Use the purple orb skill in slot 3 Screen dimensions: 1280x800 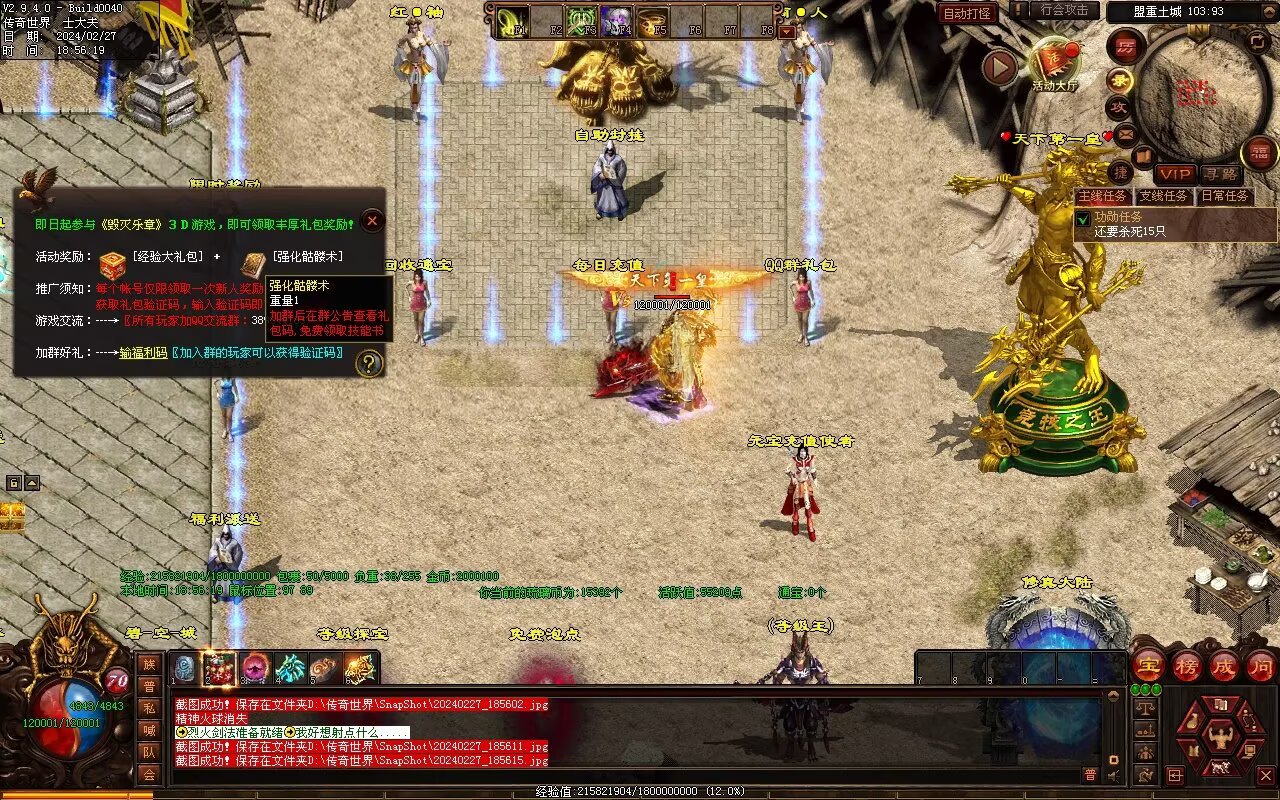255,668
